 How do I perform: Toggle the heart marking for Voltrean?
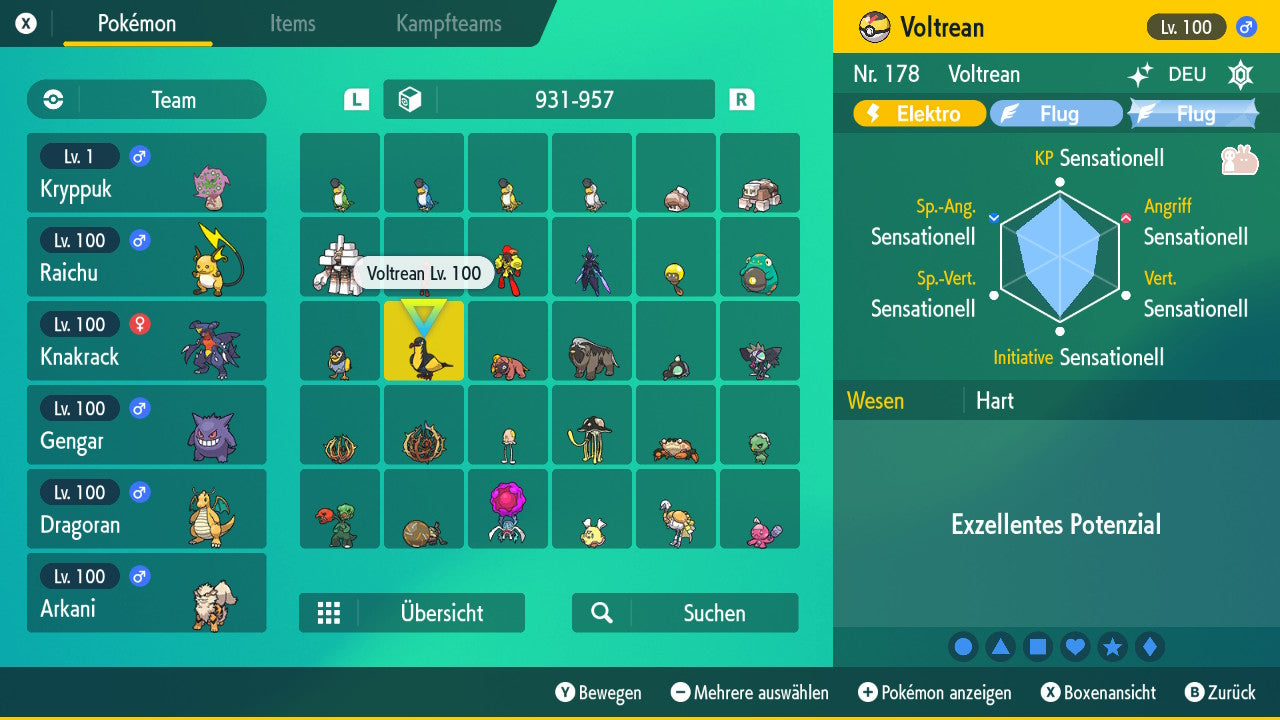click(x=1075, y=647)
